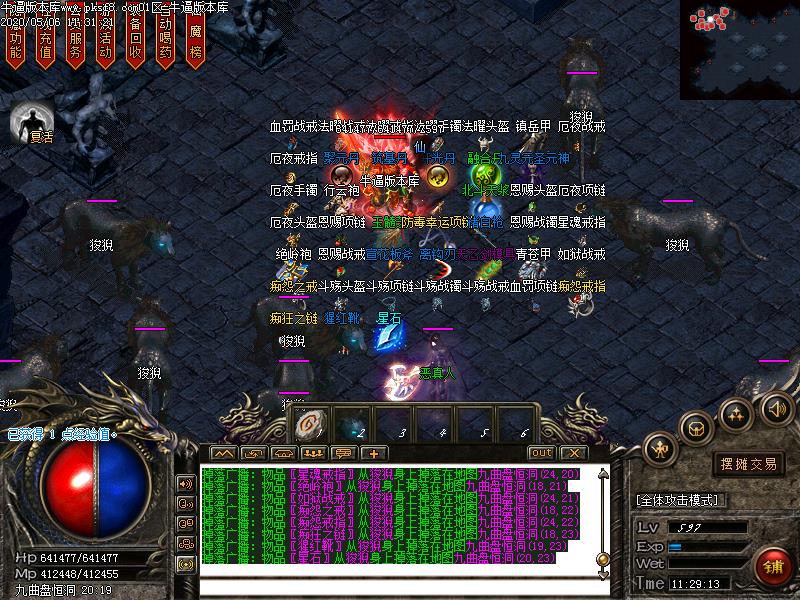The height and width of the screenshot is (600, 800).
Task: Click the plus button on chat toolbar
Action: (372, 453)
